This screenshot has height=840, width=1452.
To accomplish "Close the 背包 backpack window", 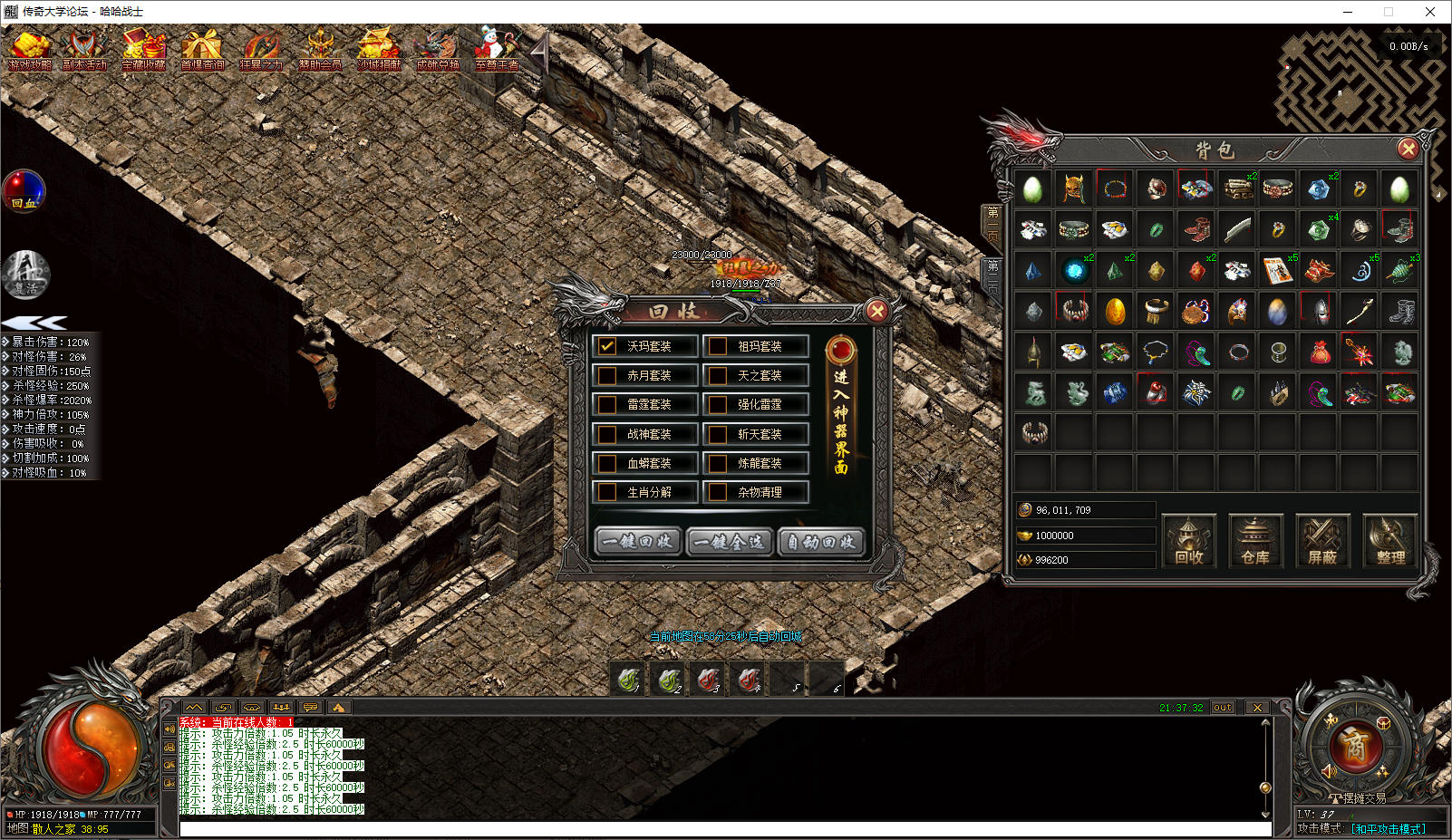I will (x=1408, y=149).
